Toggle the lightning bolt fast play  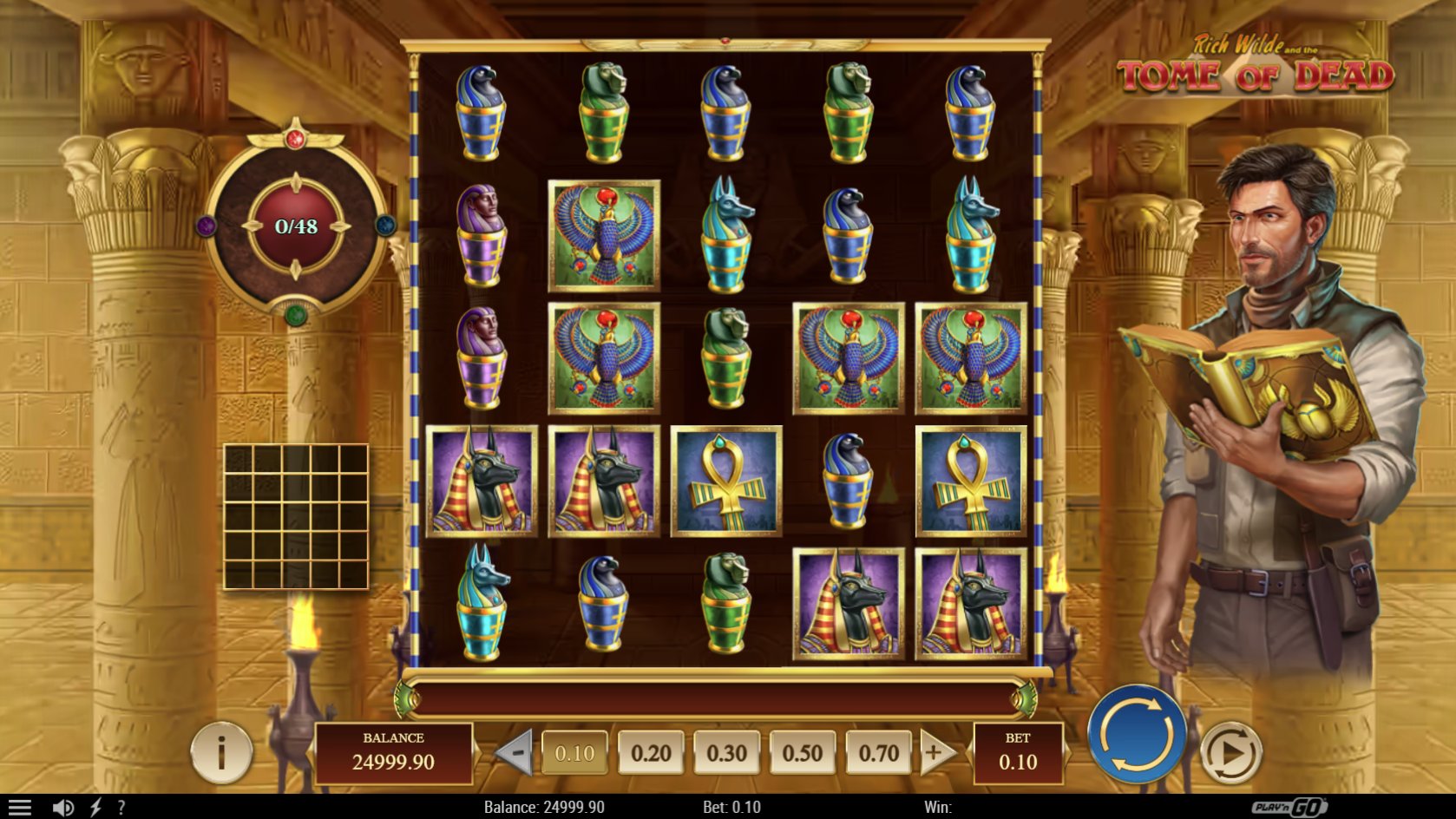pyautogui.click(x=95, y=808)
